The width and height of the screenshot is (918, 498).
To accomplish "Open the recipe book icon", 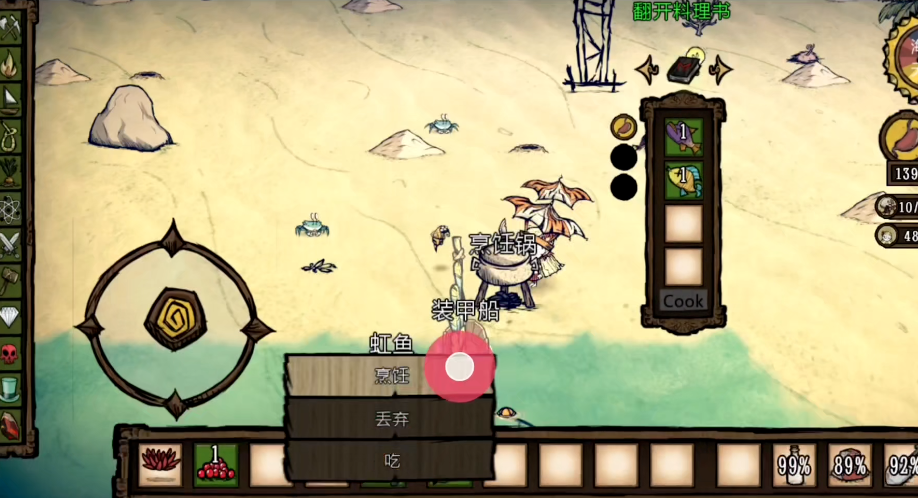I will (683, 69).
